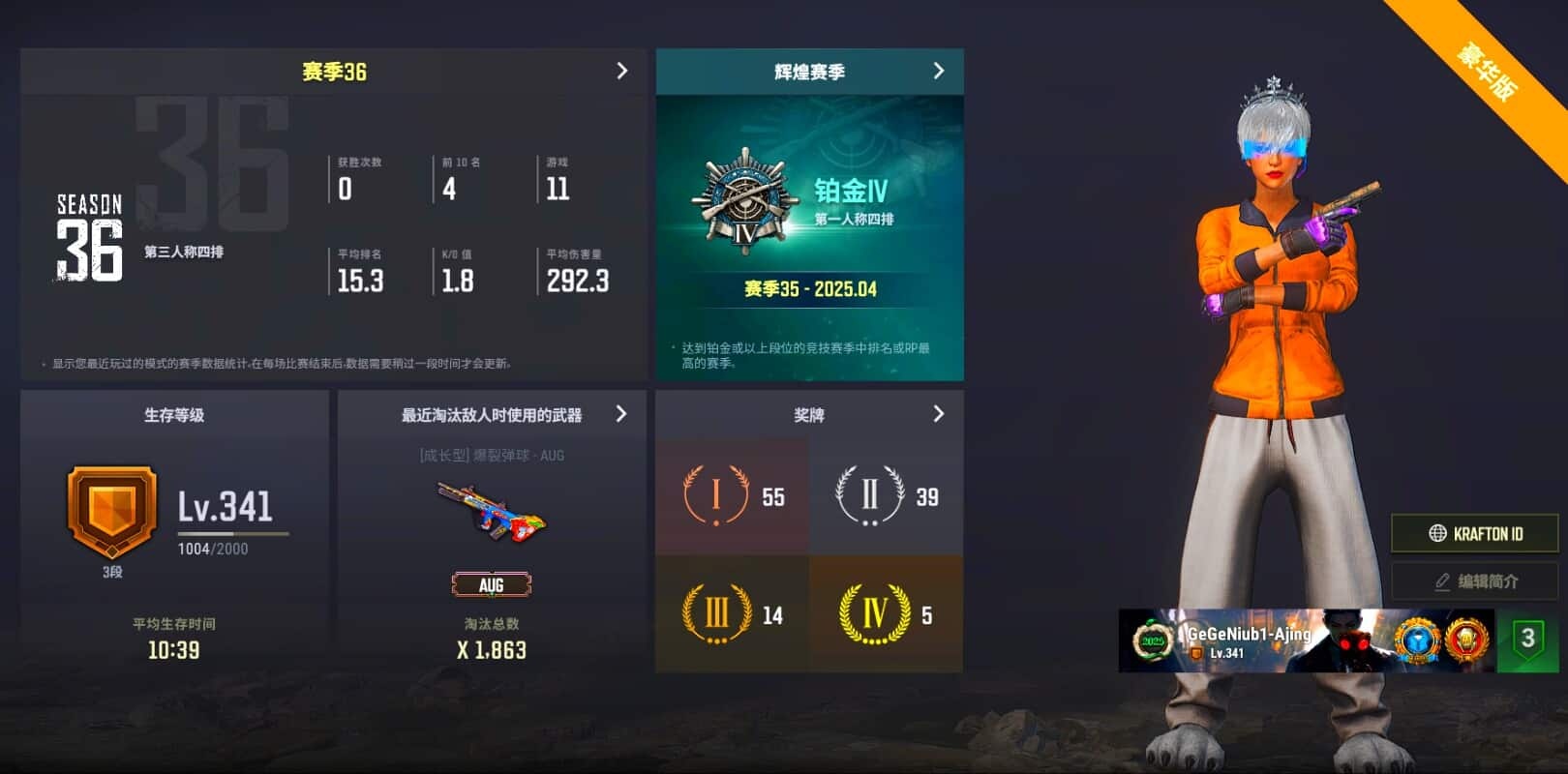Image resolution: width=1568 pixels, height=774 pixels.
Task: Select the 编辑简介 edit profile button
Action: [1474, 581]
